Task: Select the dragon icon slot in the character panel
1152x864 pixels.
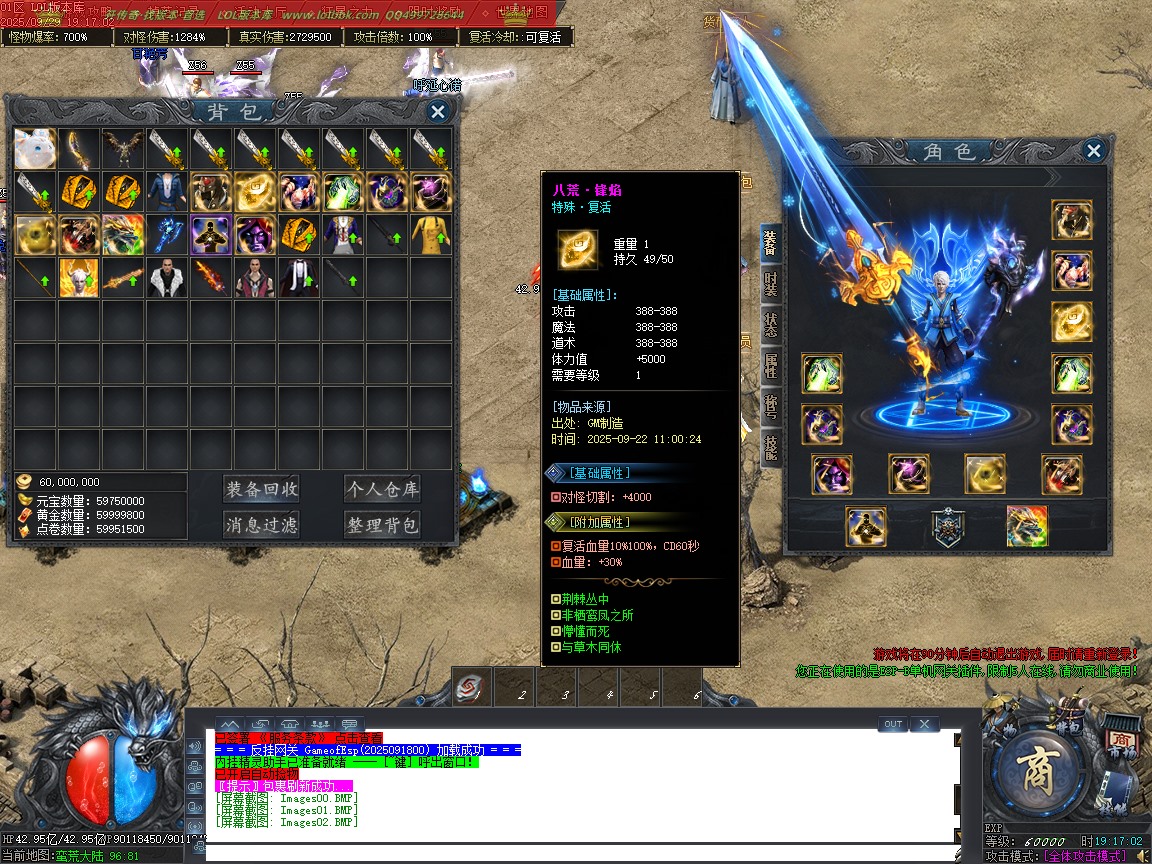Action: point(1027,526)
